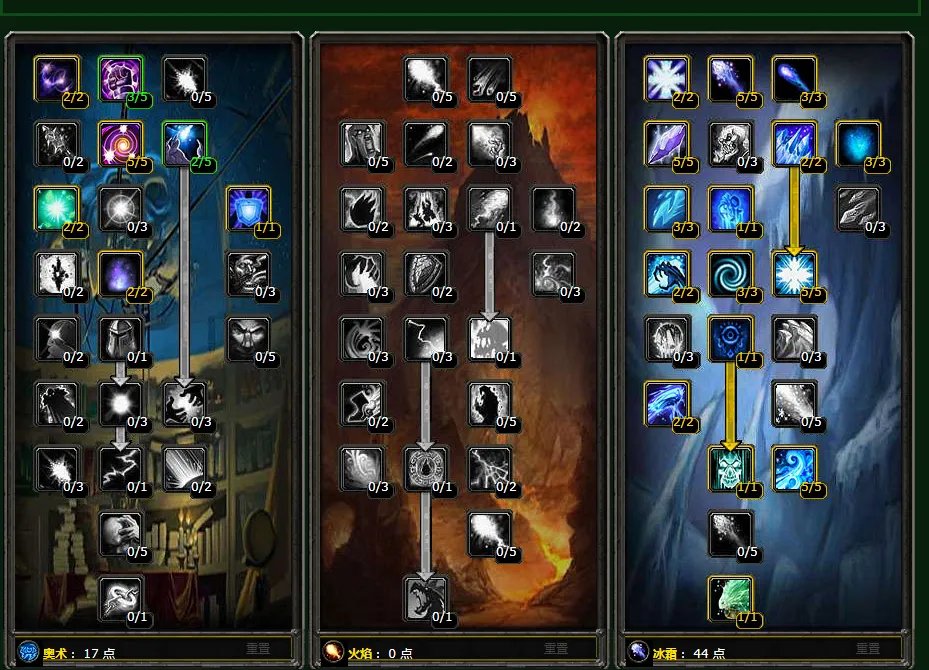
Task: Select the helmeted knight talent in Arcane
Action: click(120, 338)
